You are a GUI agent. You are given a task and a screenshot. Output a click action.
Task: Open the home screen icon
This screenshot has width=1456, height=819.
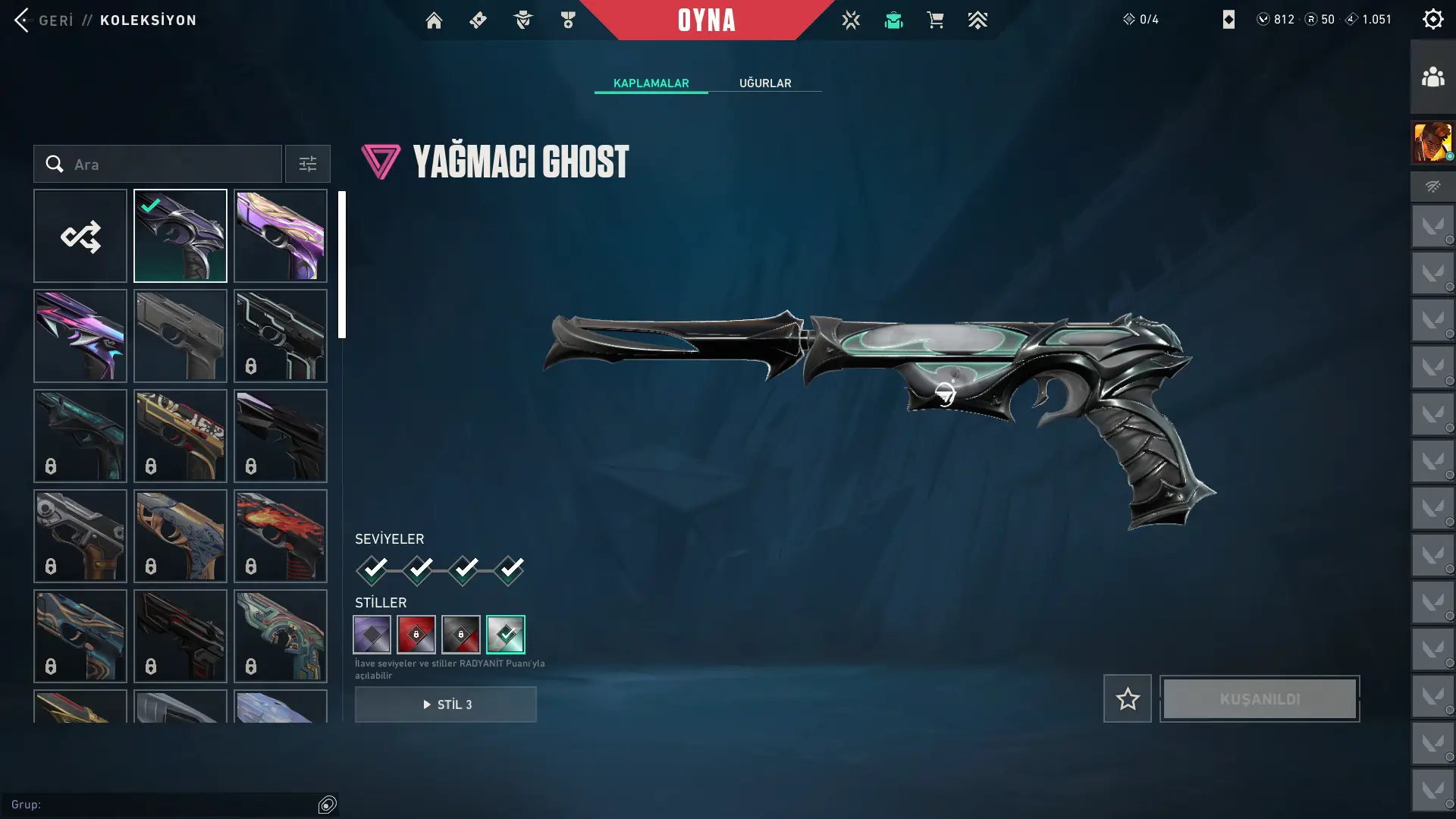pyautogui.click(x=434, y=20)
